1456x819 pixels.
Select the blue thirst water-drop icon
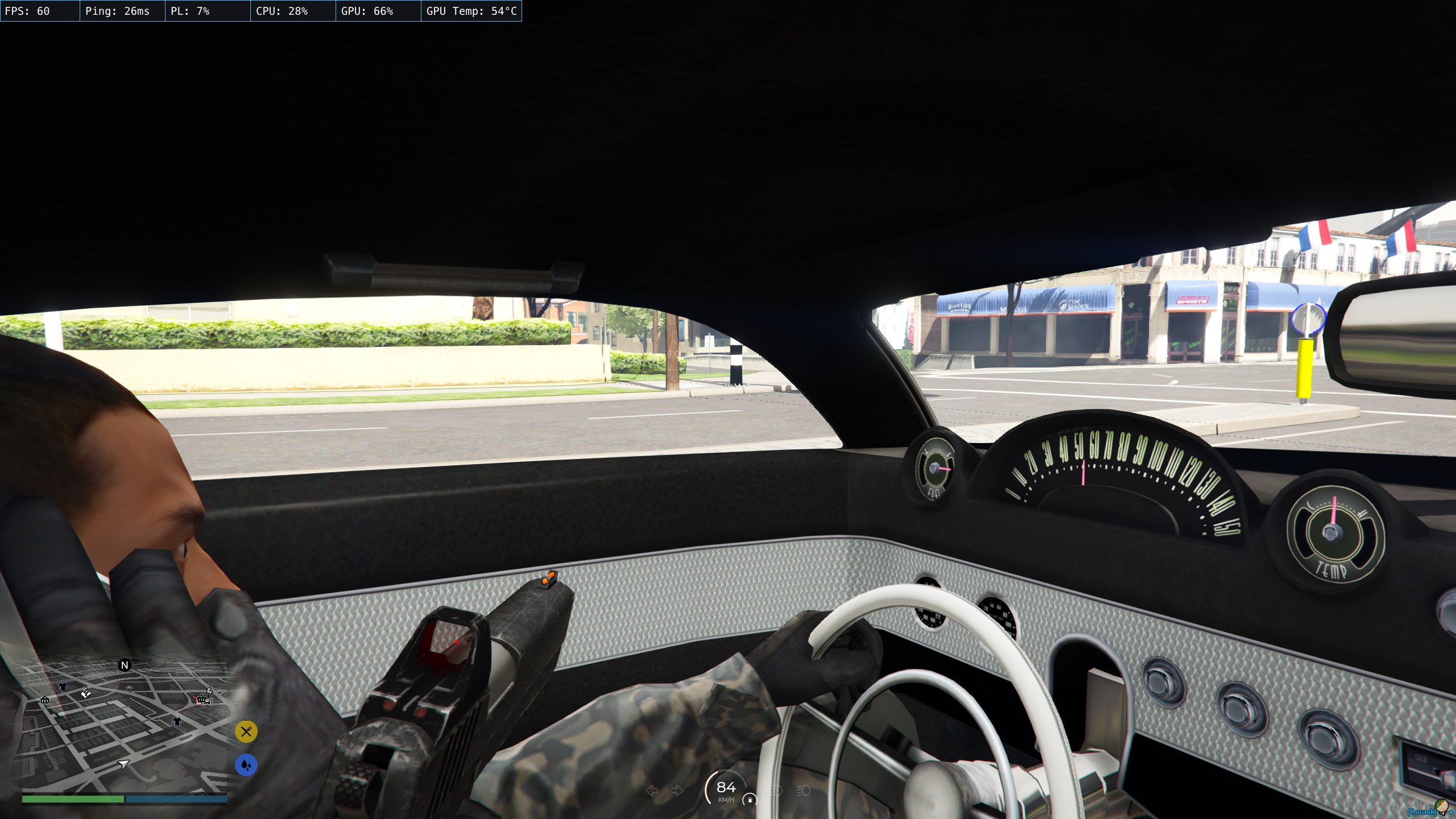tap(246, 765)
